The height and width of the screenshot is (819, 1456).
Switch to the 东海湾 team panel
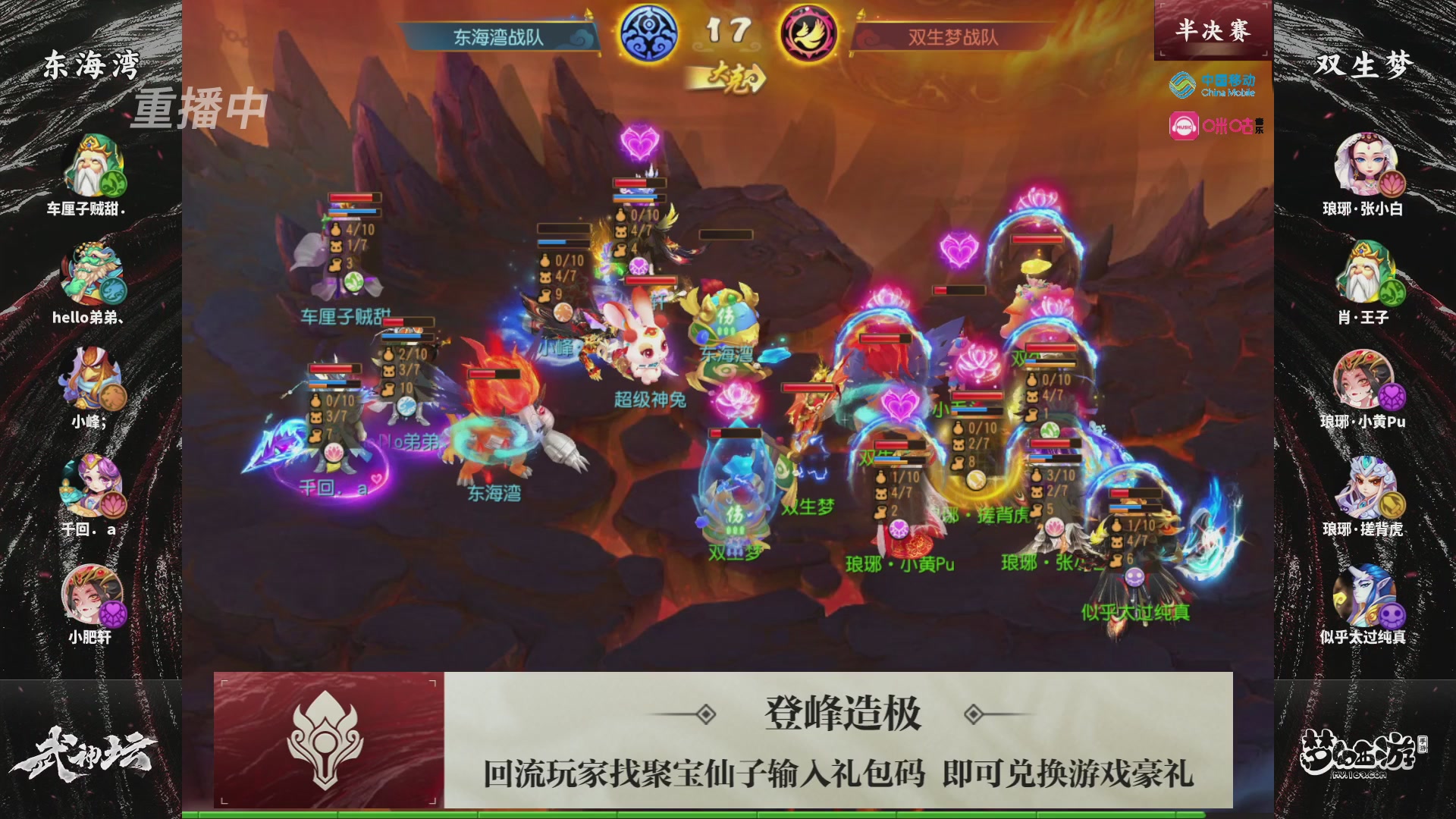click(89, 67)
